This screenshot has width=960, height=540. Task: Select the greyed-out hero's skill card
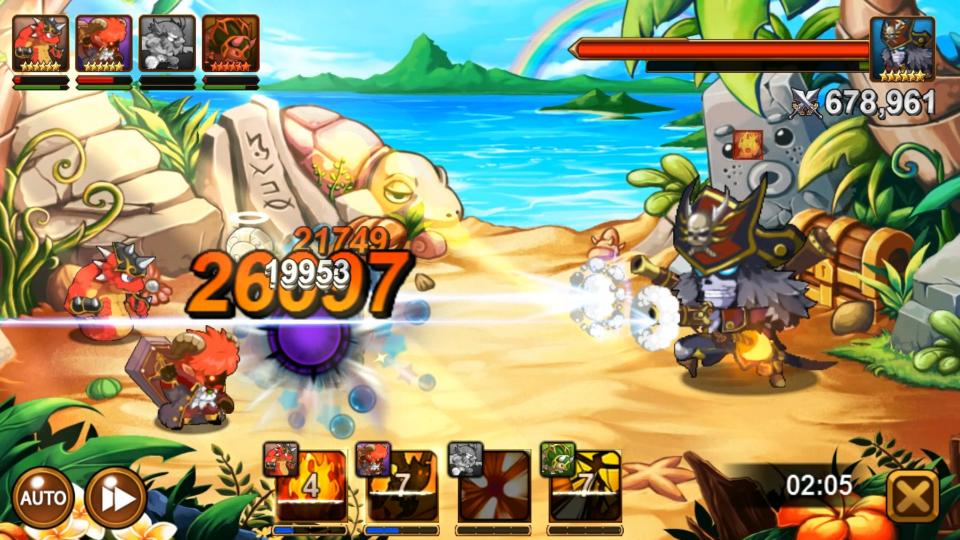click(x=494, y=487)
